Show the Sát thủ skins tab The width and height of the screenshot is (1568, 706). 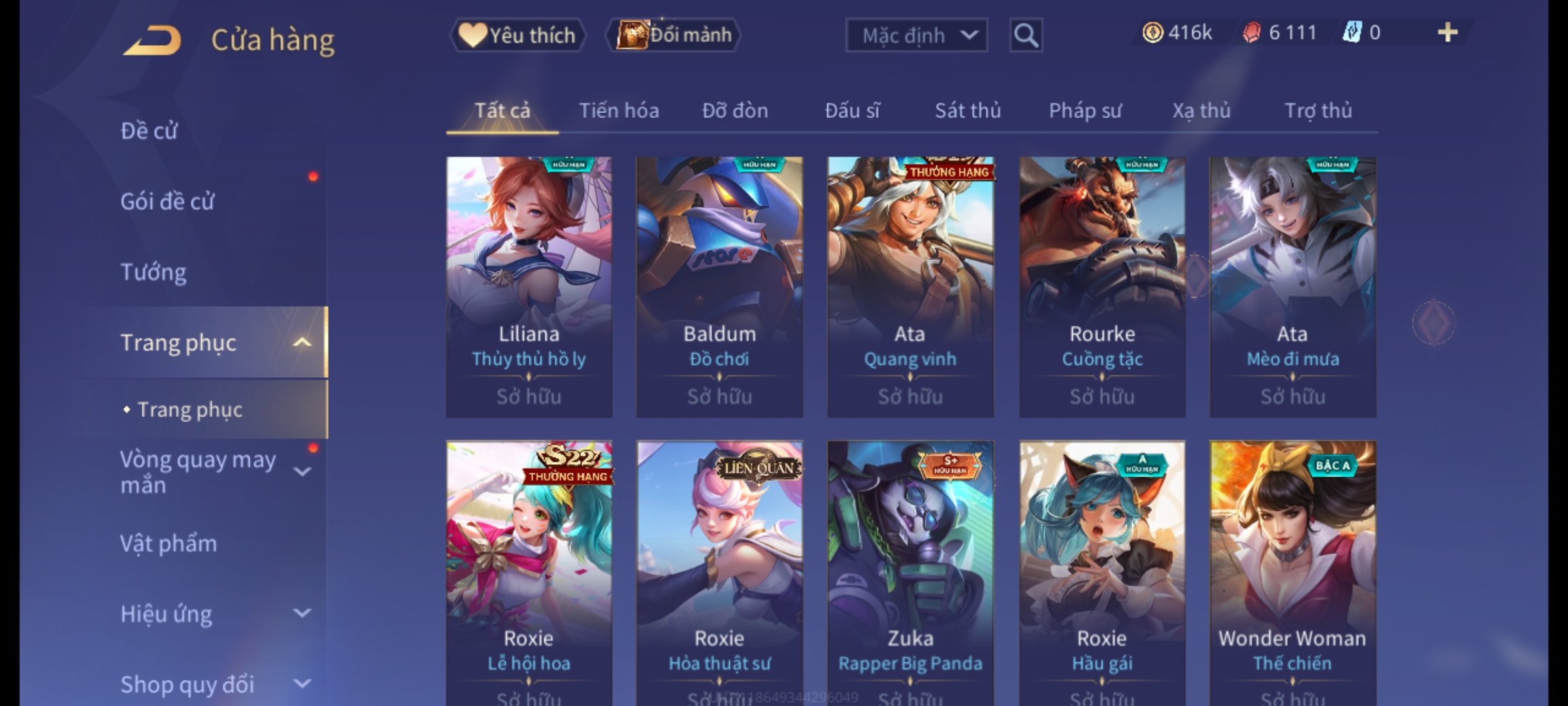[968, 110]
